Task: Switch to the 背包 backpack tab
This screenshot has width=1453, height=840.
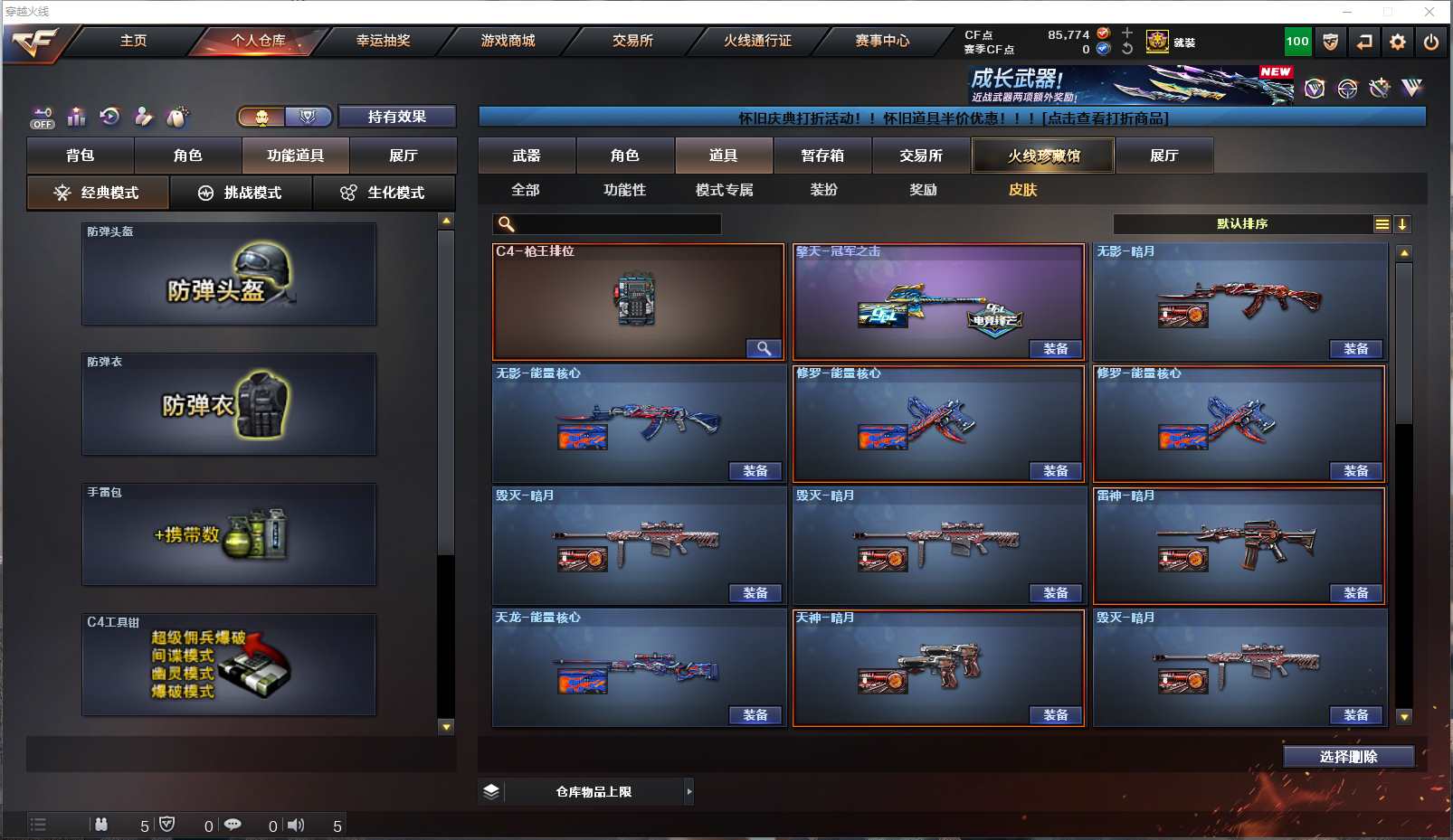Action: (x=81, y=156)
